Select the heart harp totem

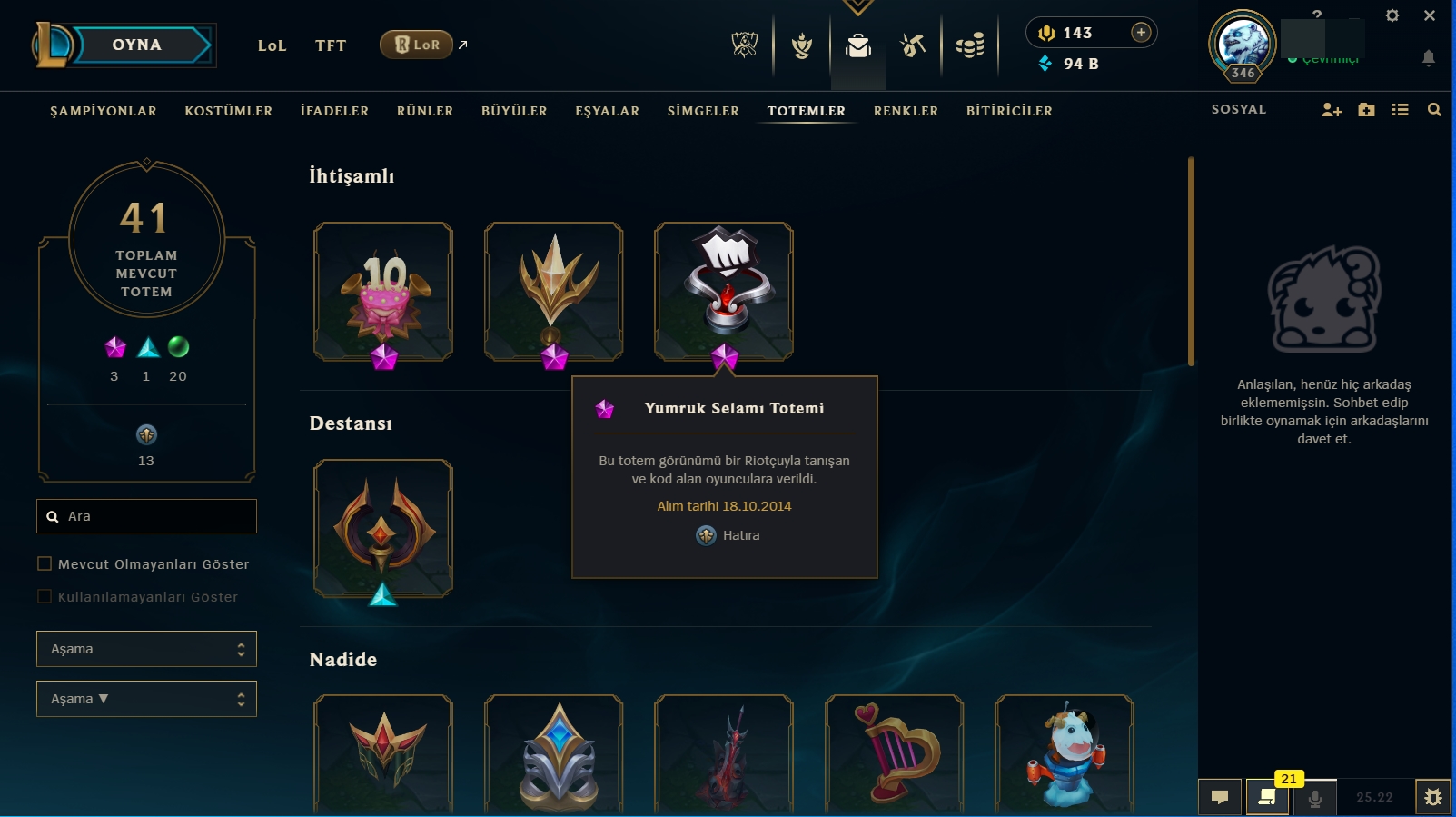click(894, 752)
